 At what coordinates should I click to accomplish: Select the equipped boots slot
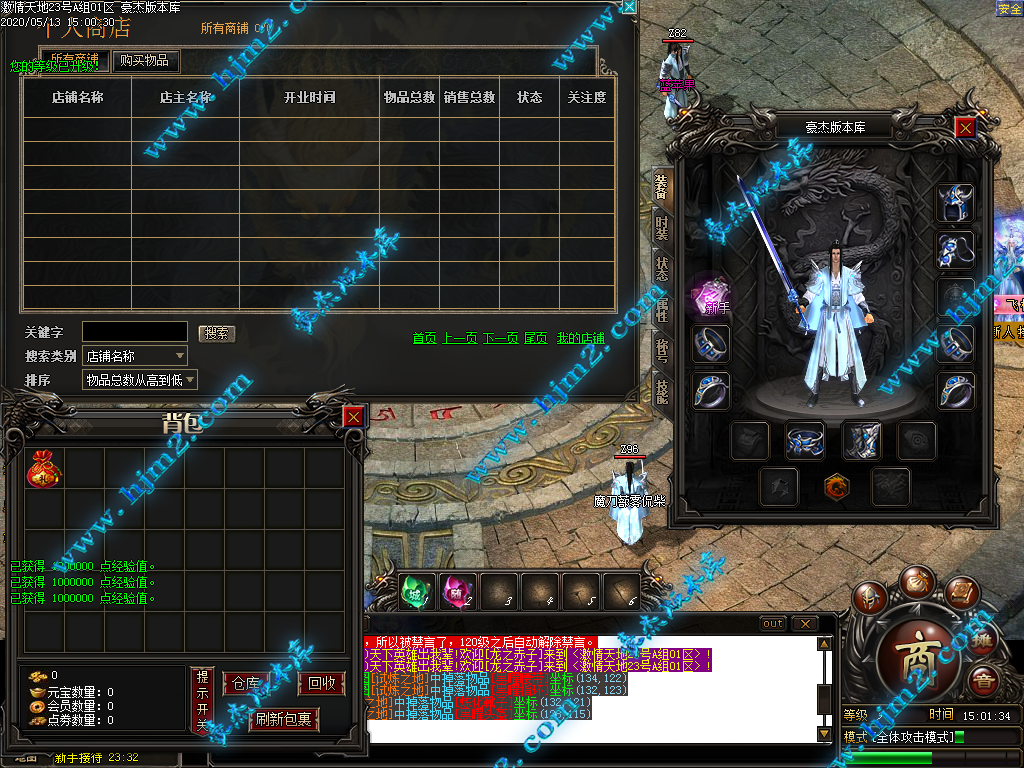coord(859,440)
